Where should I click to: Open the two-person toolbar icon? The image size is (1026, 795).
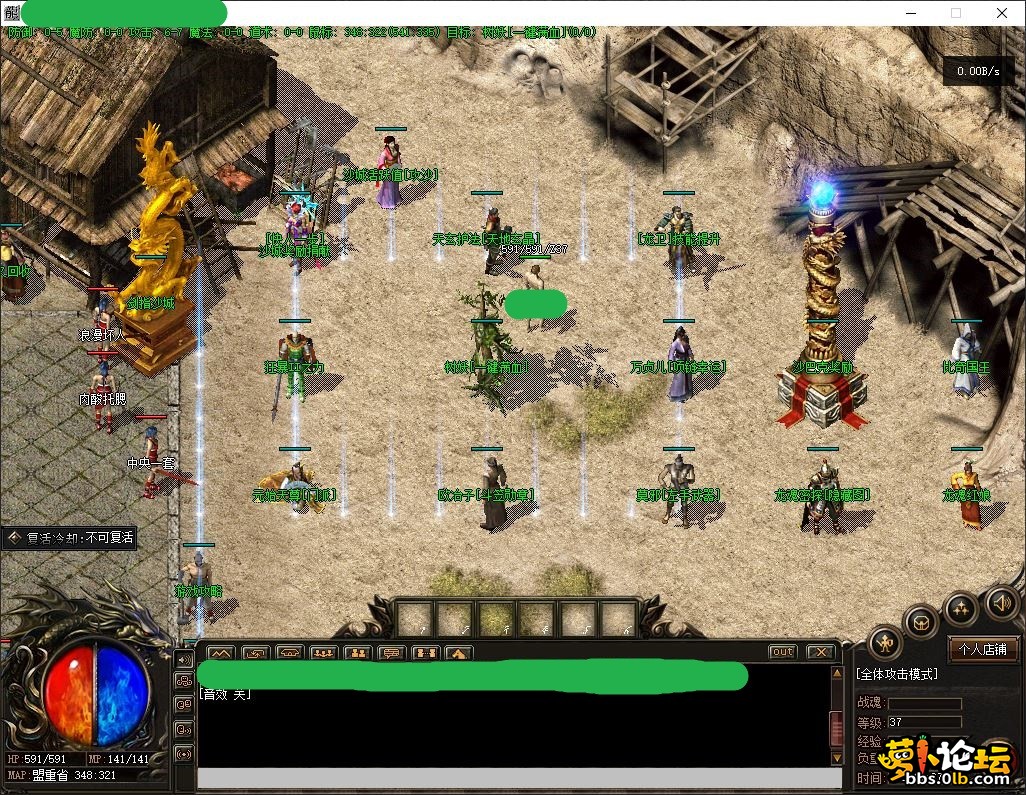(x=357, y=653)
